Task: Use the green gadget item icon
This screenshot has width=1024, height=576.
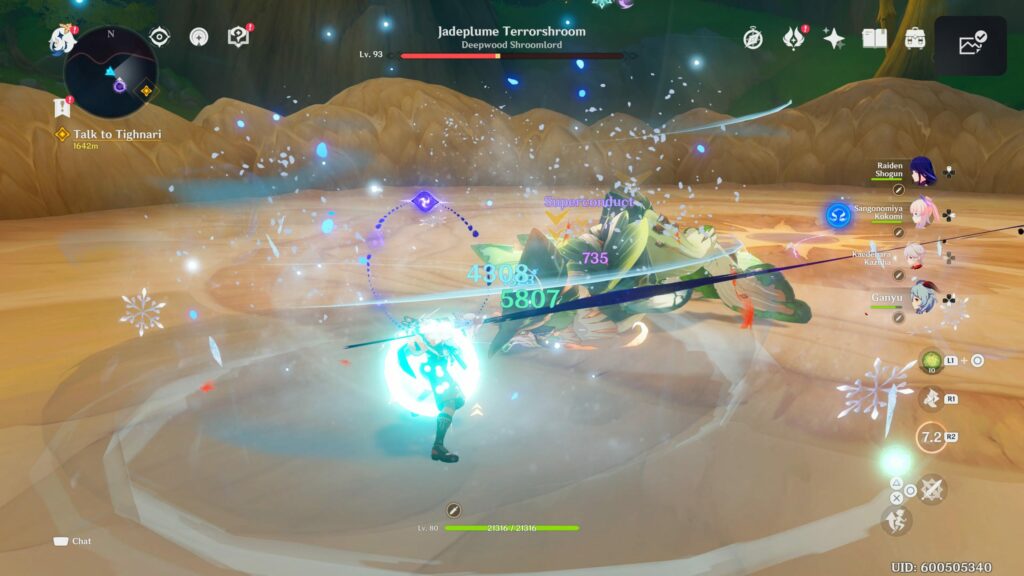Action: 931,362
